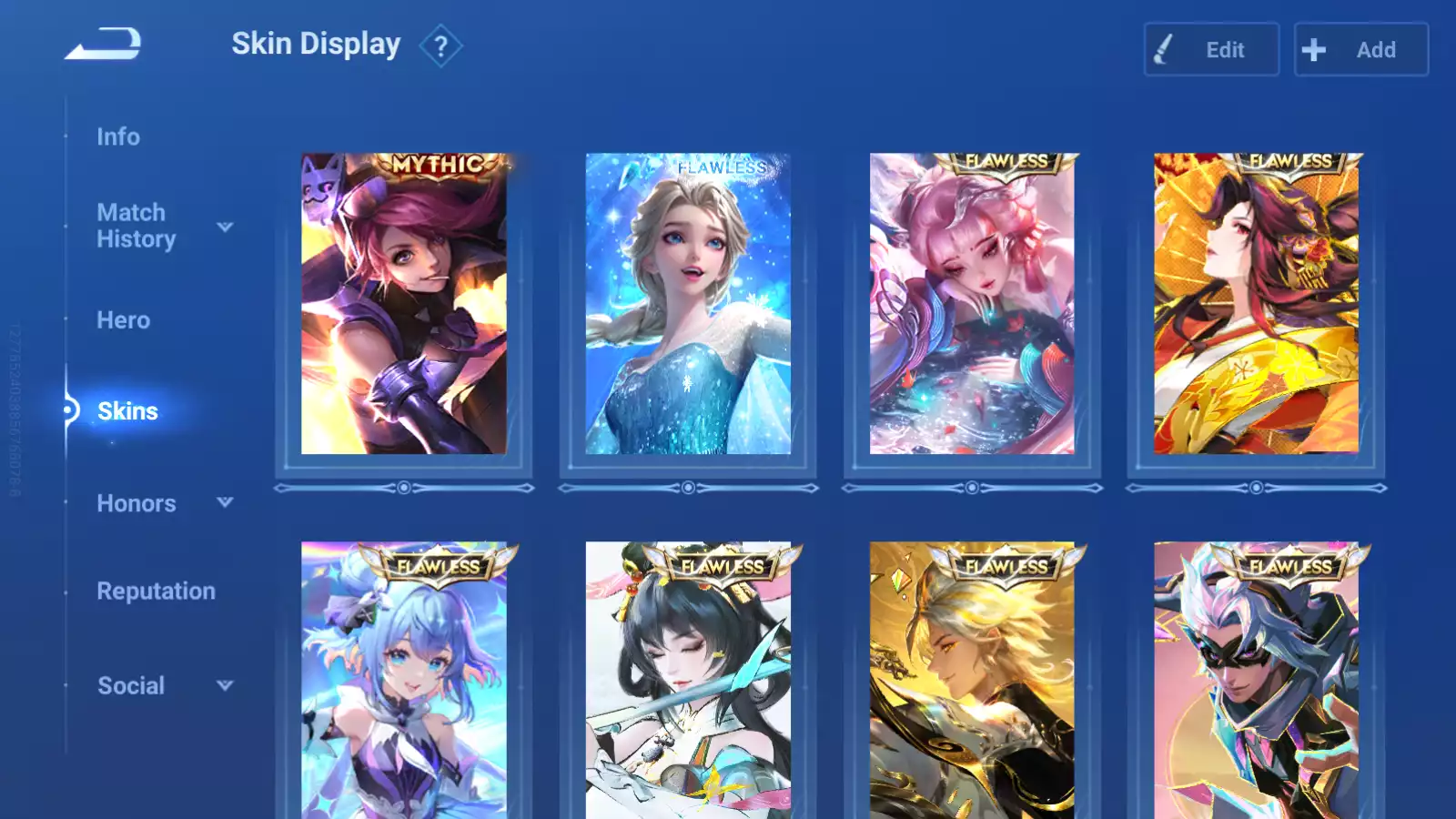This screenshot has width=1456, height=819.
Task: Open the Social section
Action: (131, 686)
